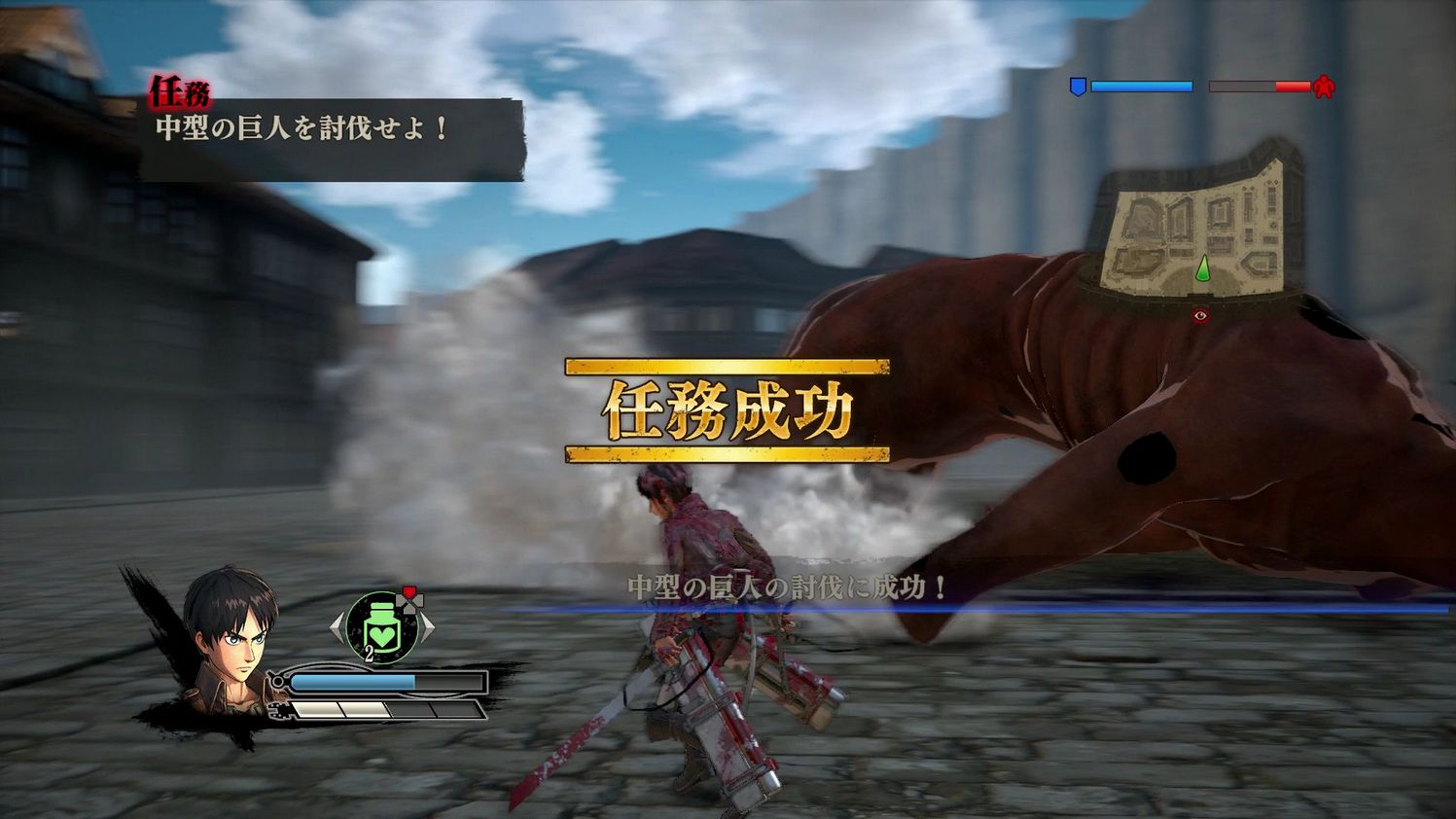This screenshot has height=819, width=1456.
Task: Click the d-pad indicator above the item slot
Action: pyautogui.click(x=411, y=602)
